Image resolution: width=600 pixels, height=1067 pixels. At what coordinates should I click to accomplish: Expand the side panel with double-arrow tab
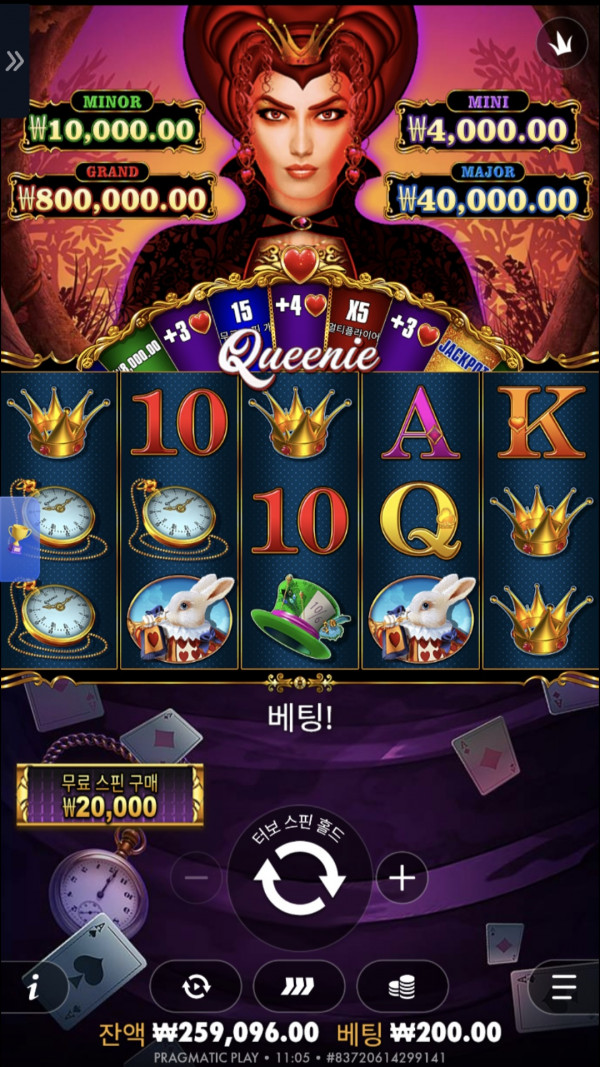coord(14,61)
